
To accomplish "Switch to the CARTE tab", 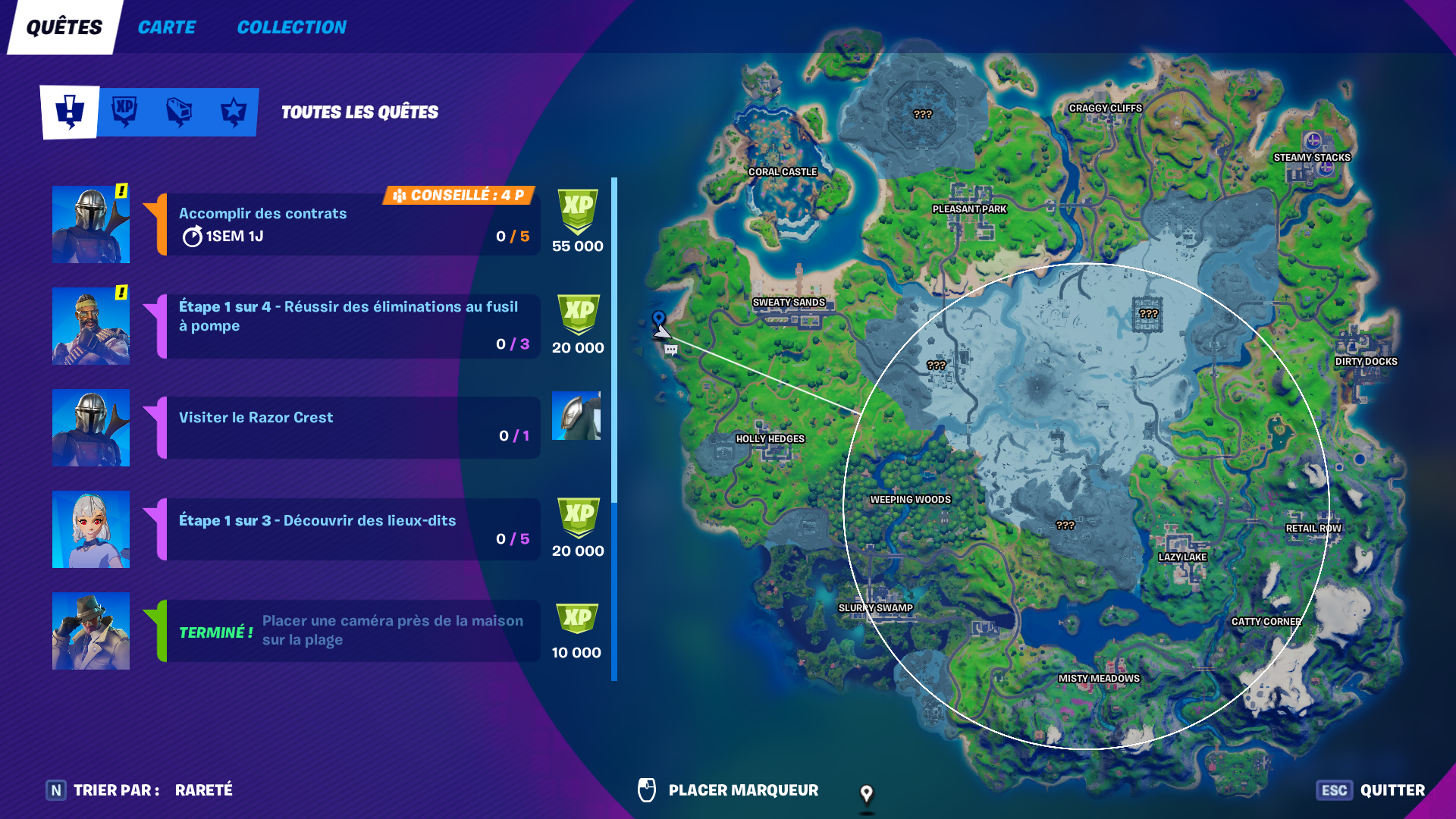I will 166,27.
